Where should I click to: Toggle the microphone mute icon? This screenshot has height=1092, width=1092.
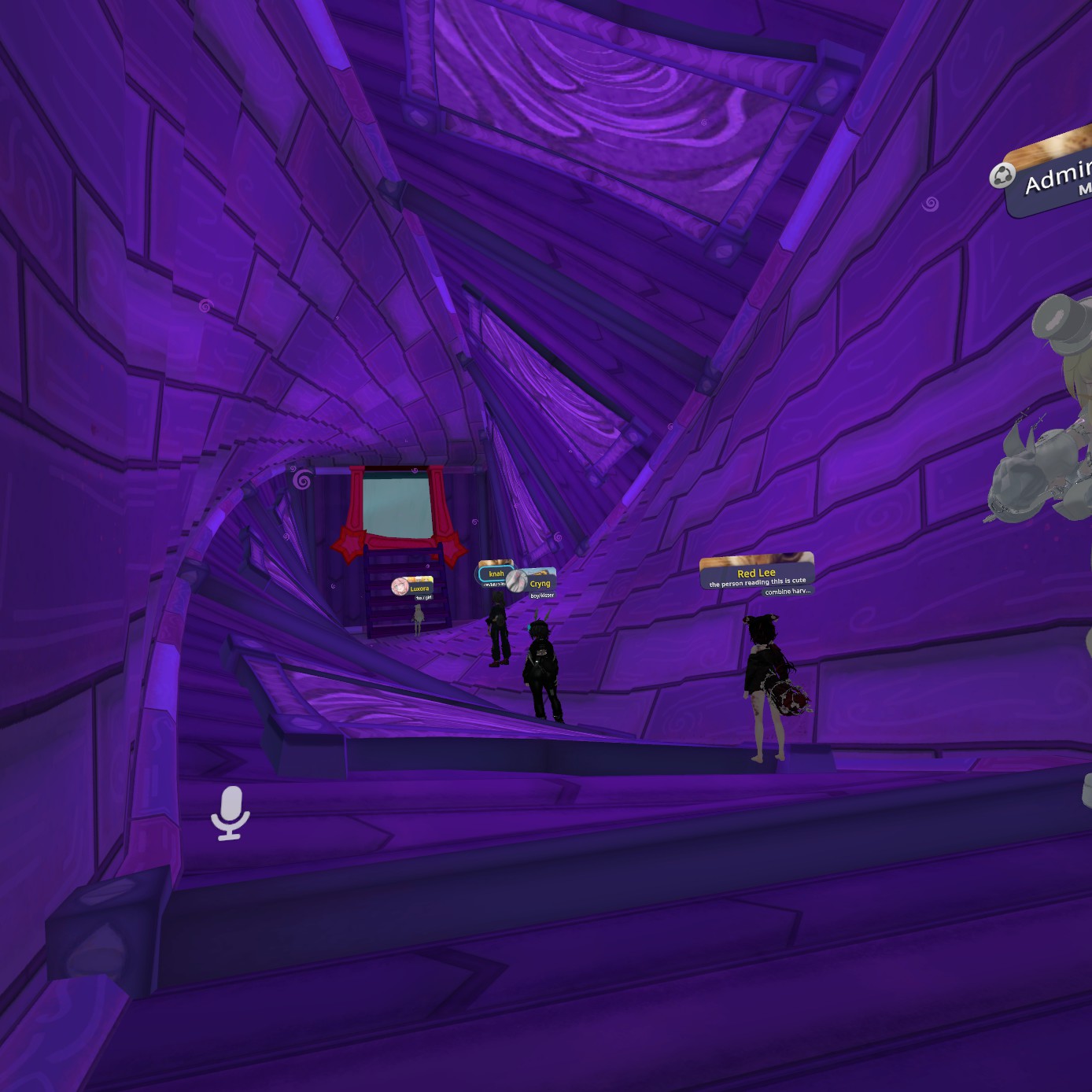click(230, 813)
